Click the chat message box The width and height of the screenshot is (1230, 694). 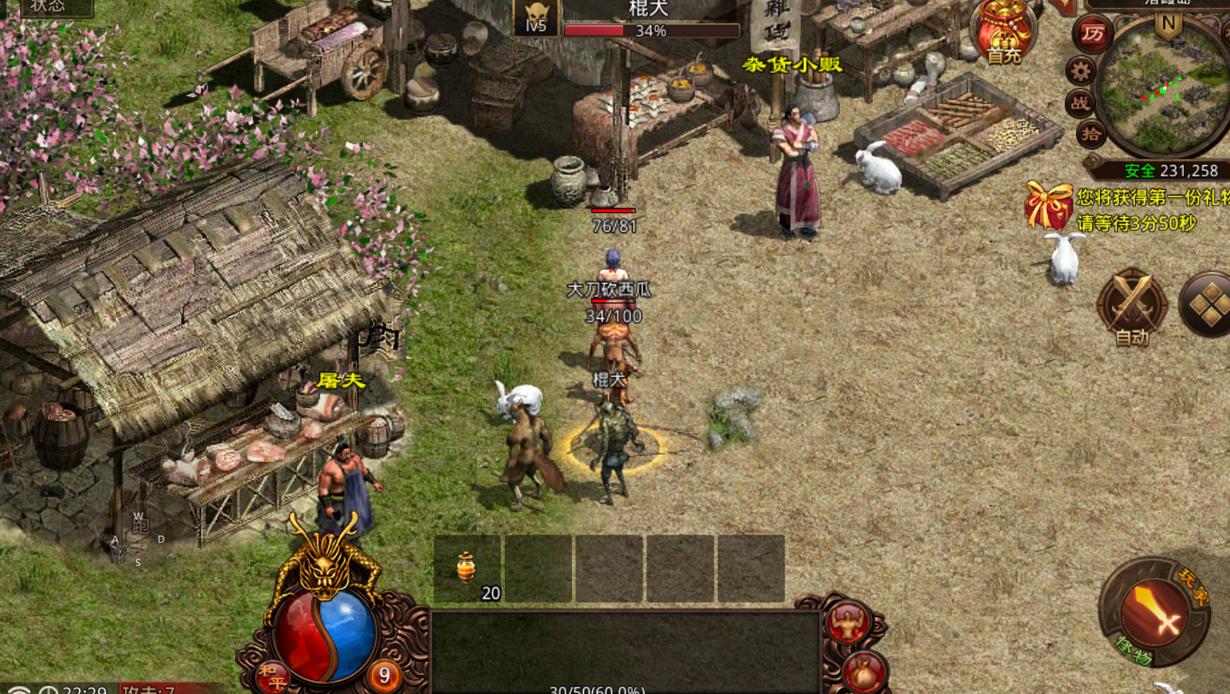(625, 650)
